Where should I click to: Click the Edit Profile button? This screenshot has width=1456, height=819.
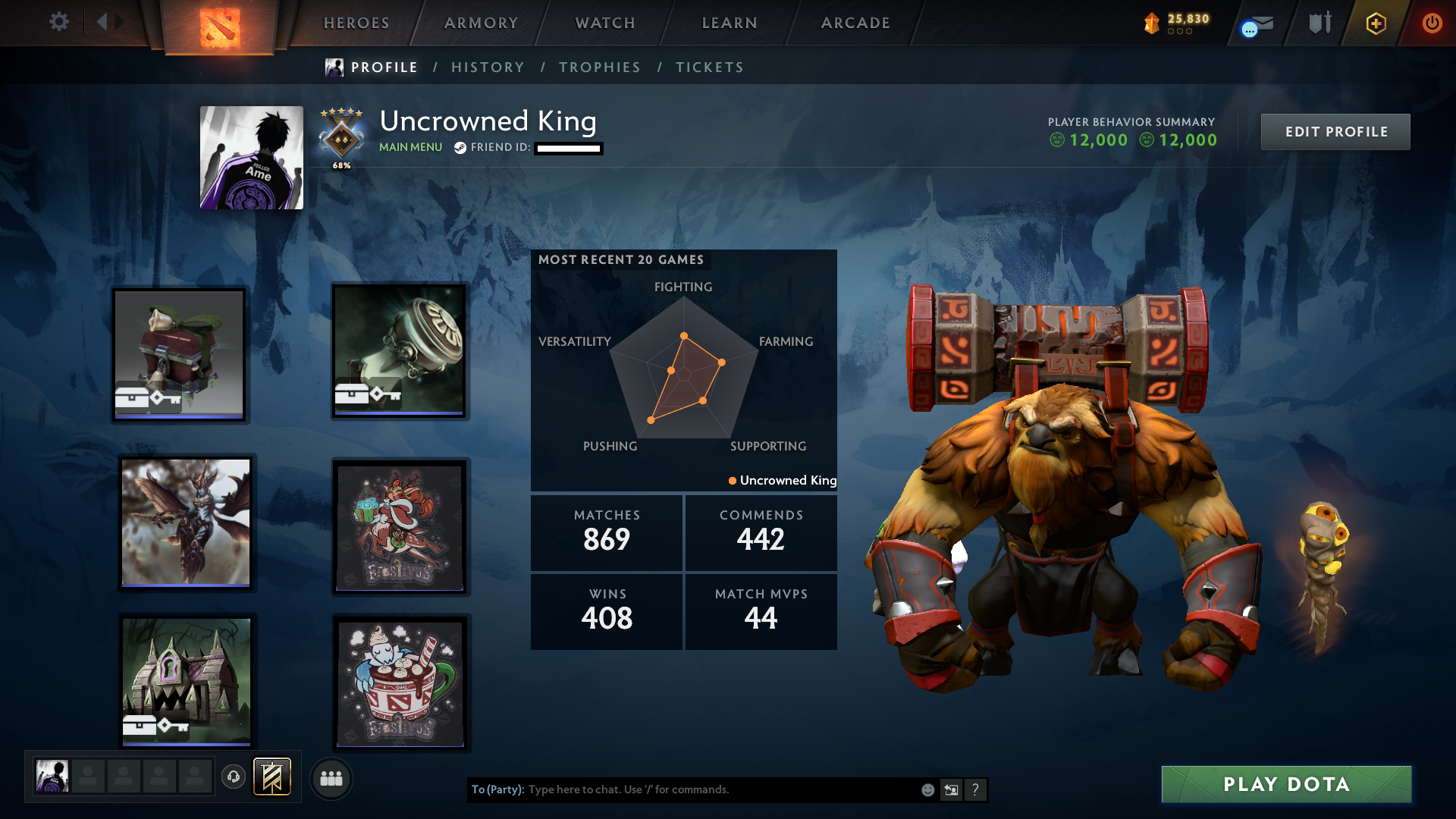coord(1335,131)
